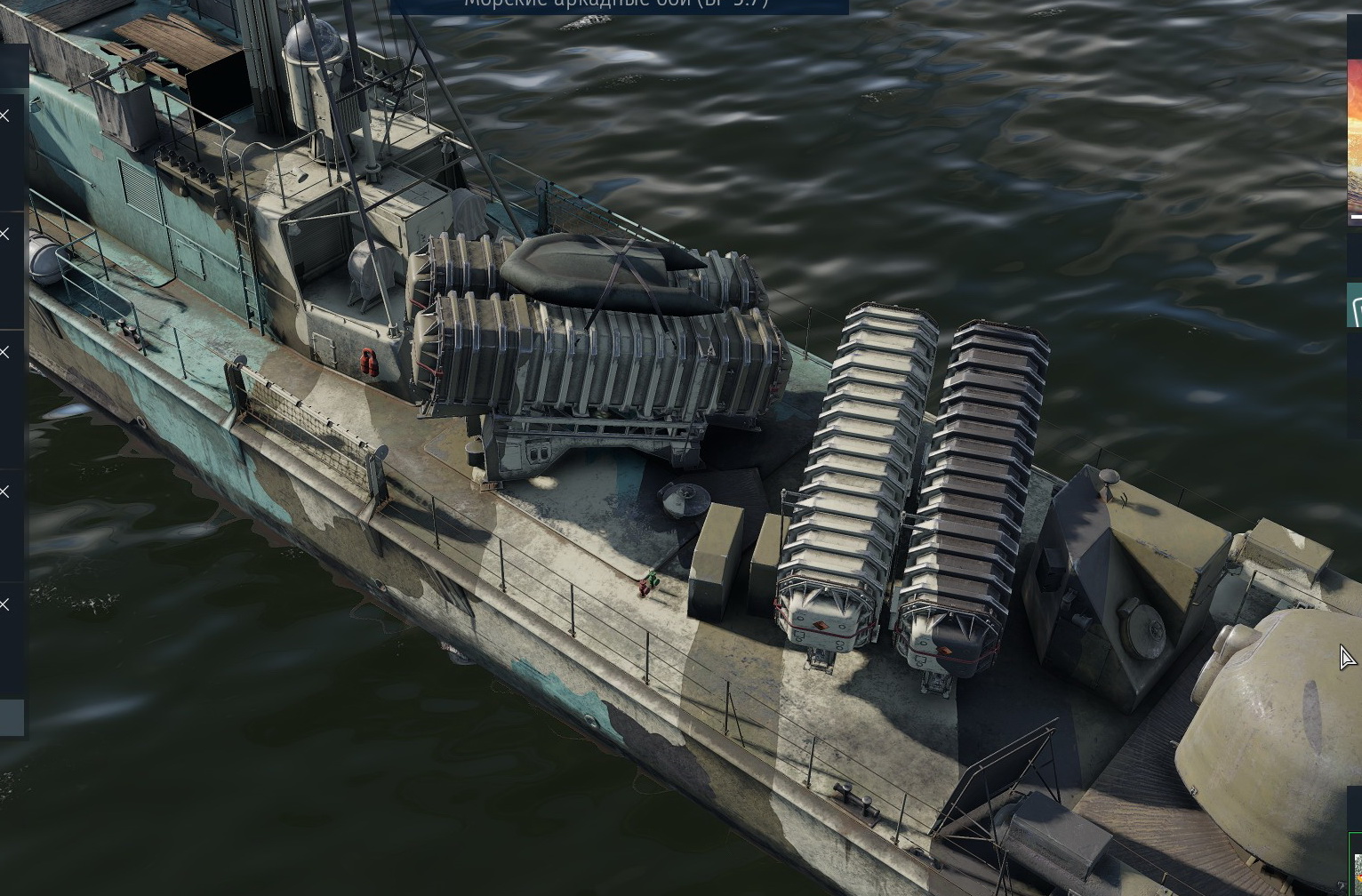Open the Морские аркадные бои game mode selector
The width and height of the screenshot is (1362, 896).
pyautogui.click(x=618, y=5)
